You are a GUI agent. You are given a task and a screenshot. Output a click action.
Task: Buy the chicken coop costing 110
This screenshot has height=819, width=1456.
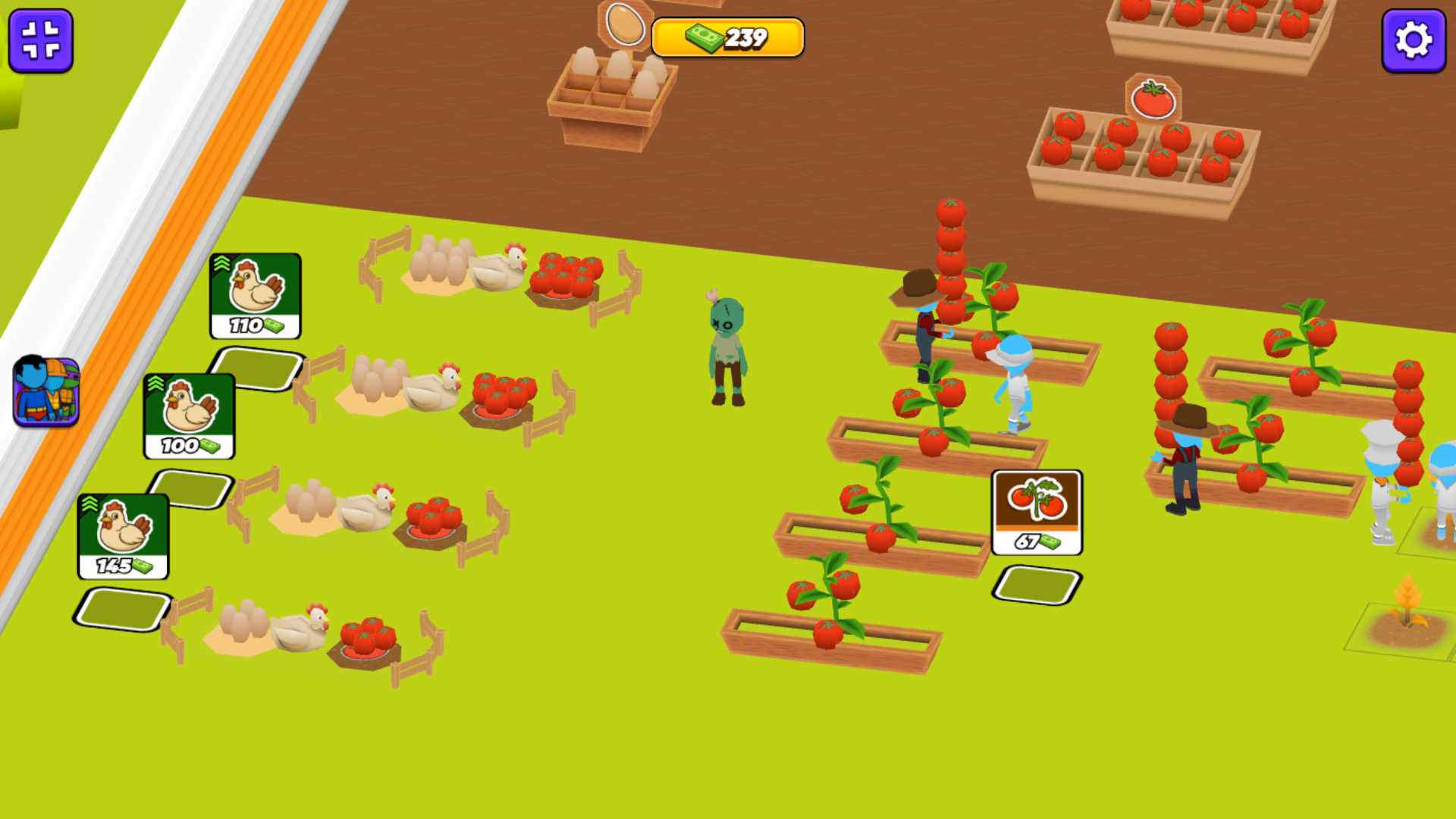(x=256, y=296)
